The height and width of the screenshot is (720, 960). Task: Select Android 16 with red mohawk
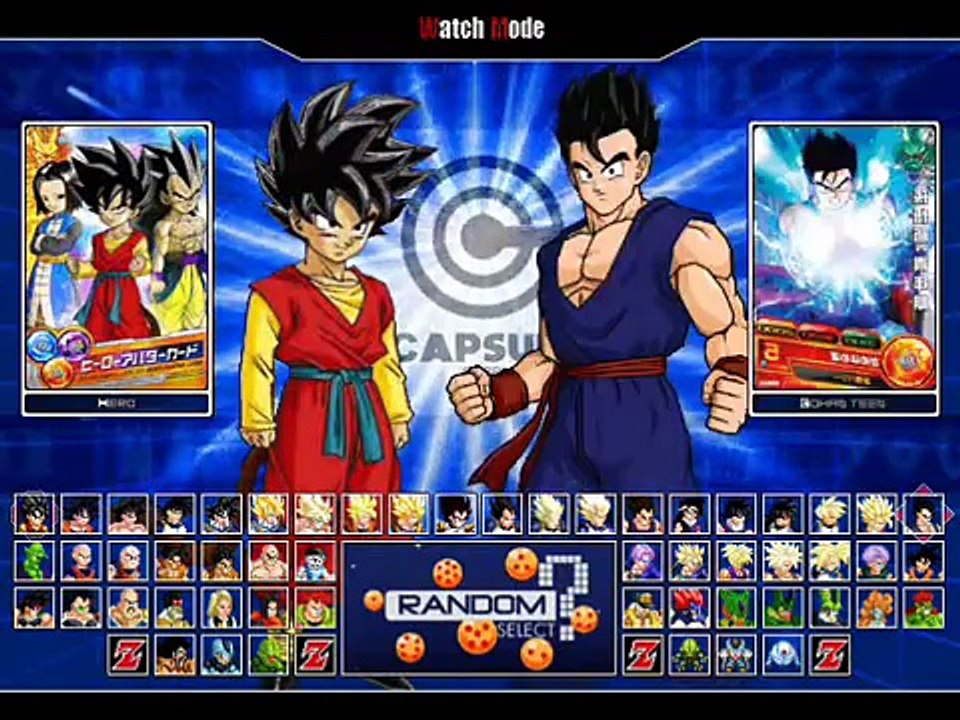(x=316, y=607)
